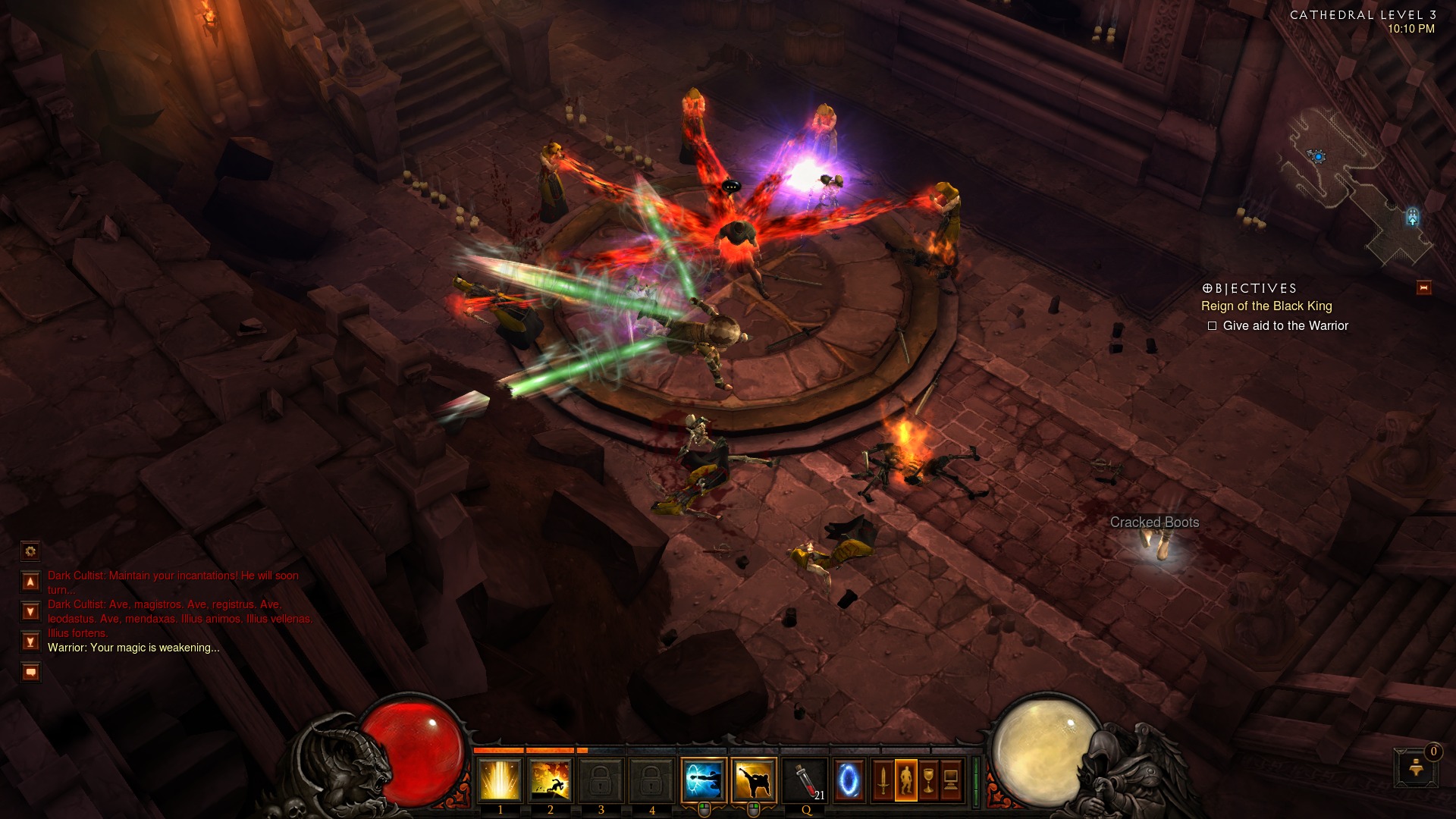This screenshot has height=819, width=1456.
Task: Cast the blue Town Portal
Action: point(849,780)
